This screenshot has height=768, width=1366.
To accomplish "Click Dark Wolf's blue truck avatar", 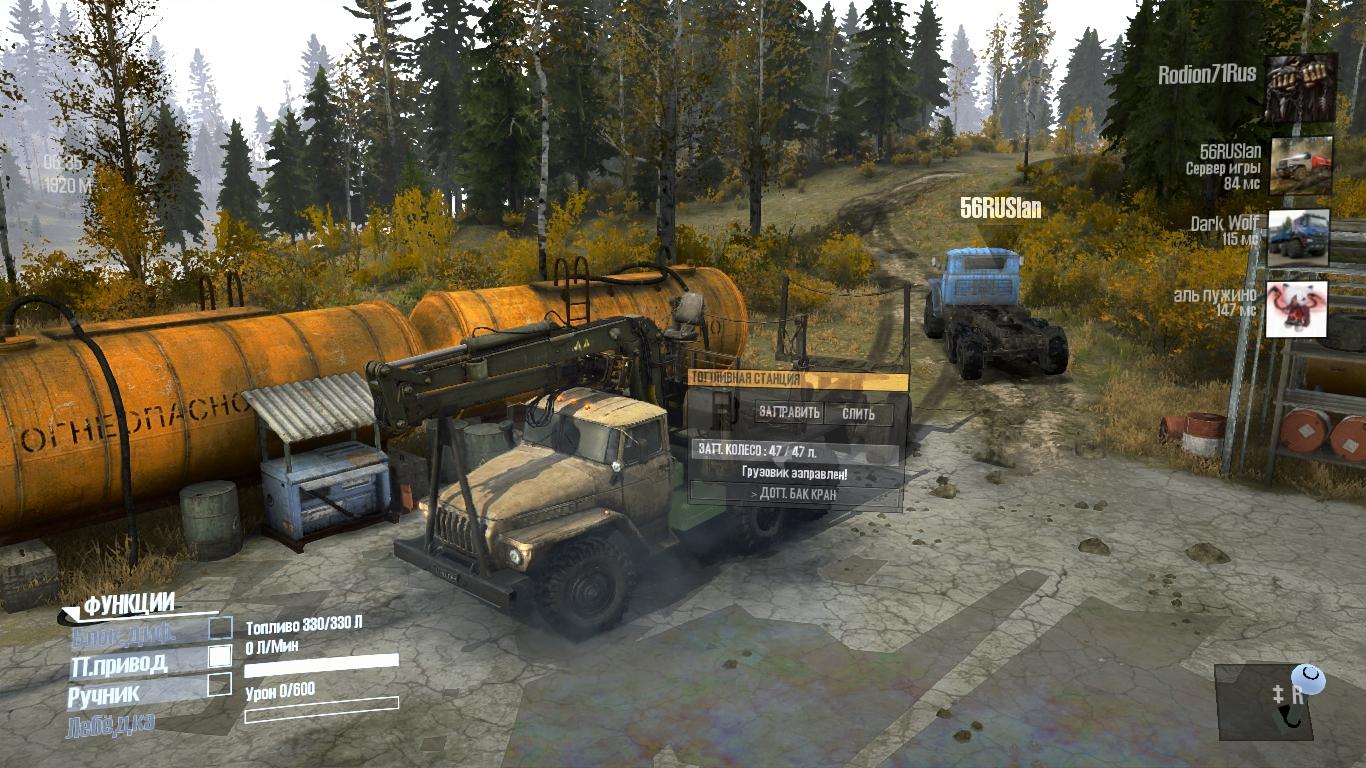I will pos(1298,238).
